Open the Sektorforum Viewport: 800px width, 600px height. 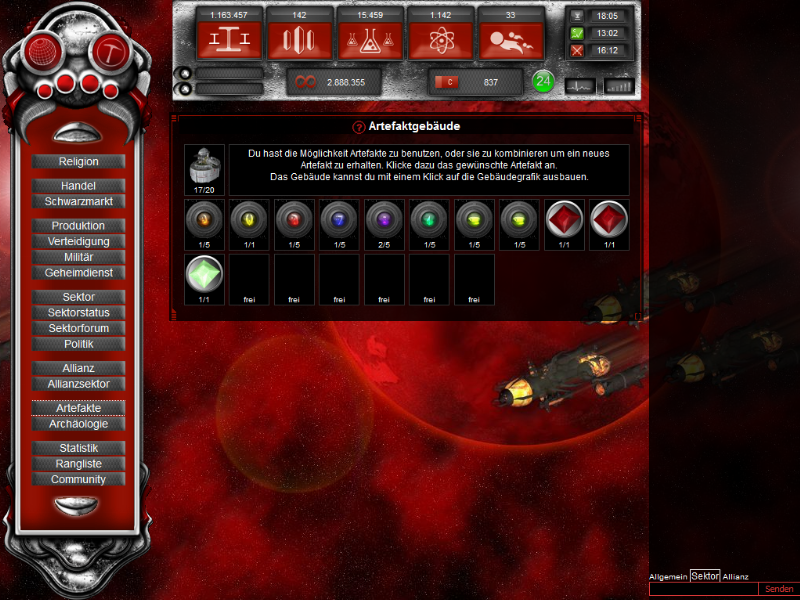click(79, 328)
